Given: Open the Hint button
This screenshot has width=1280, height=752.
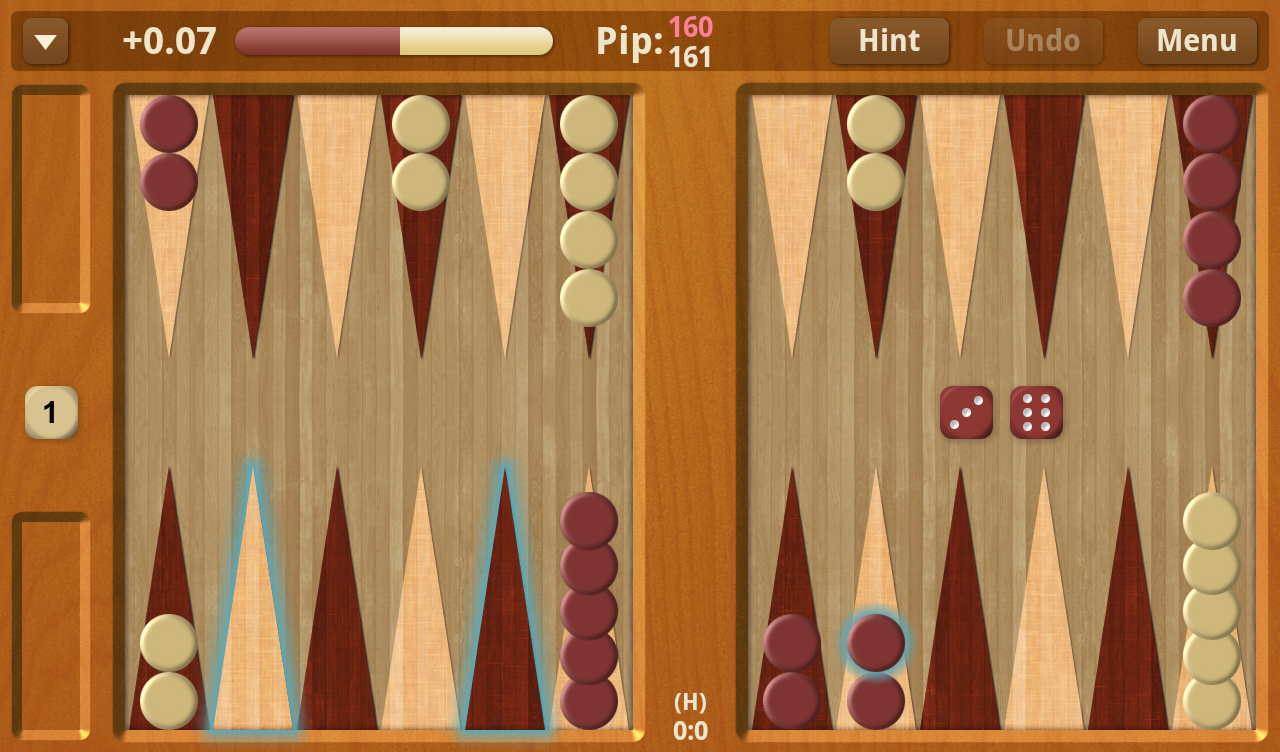Looking at the screenshot, I should pos(889,41).
